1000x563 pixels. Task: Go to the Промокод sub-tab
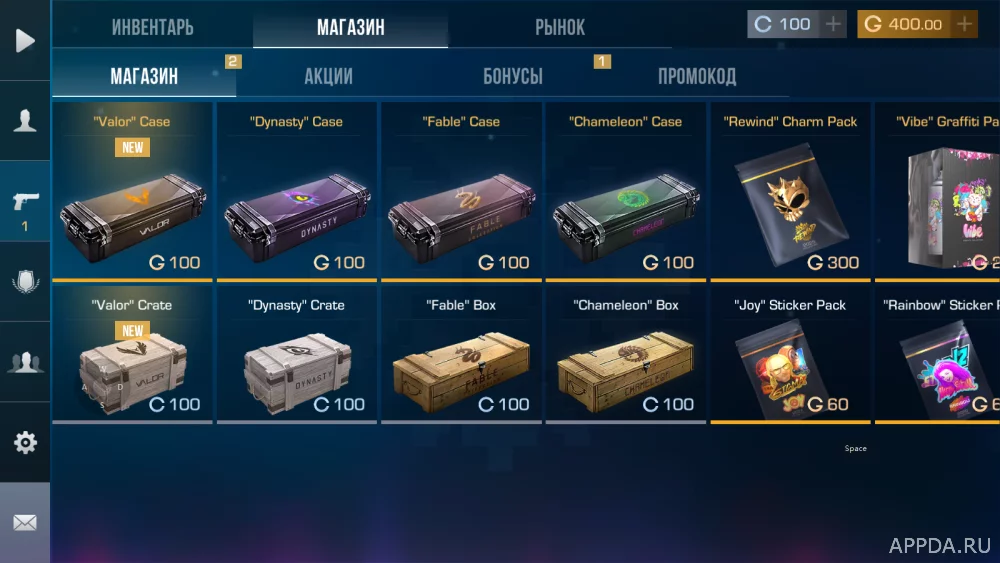(x=697, y=76)
